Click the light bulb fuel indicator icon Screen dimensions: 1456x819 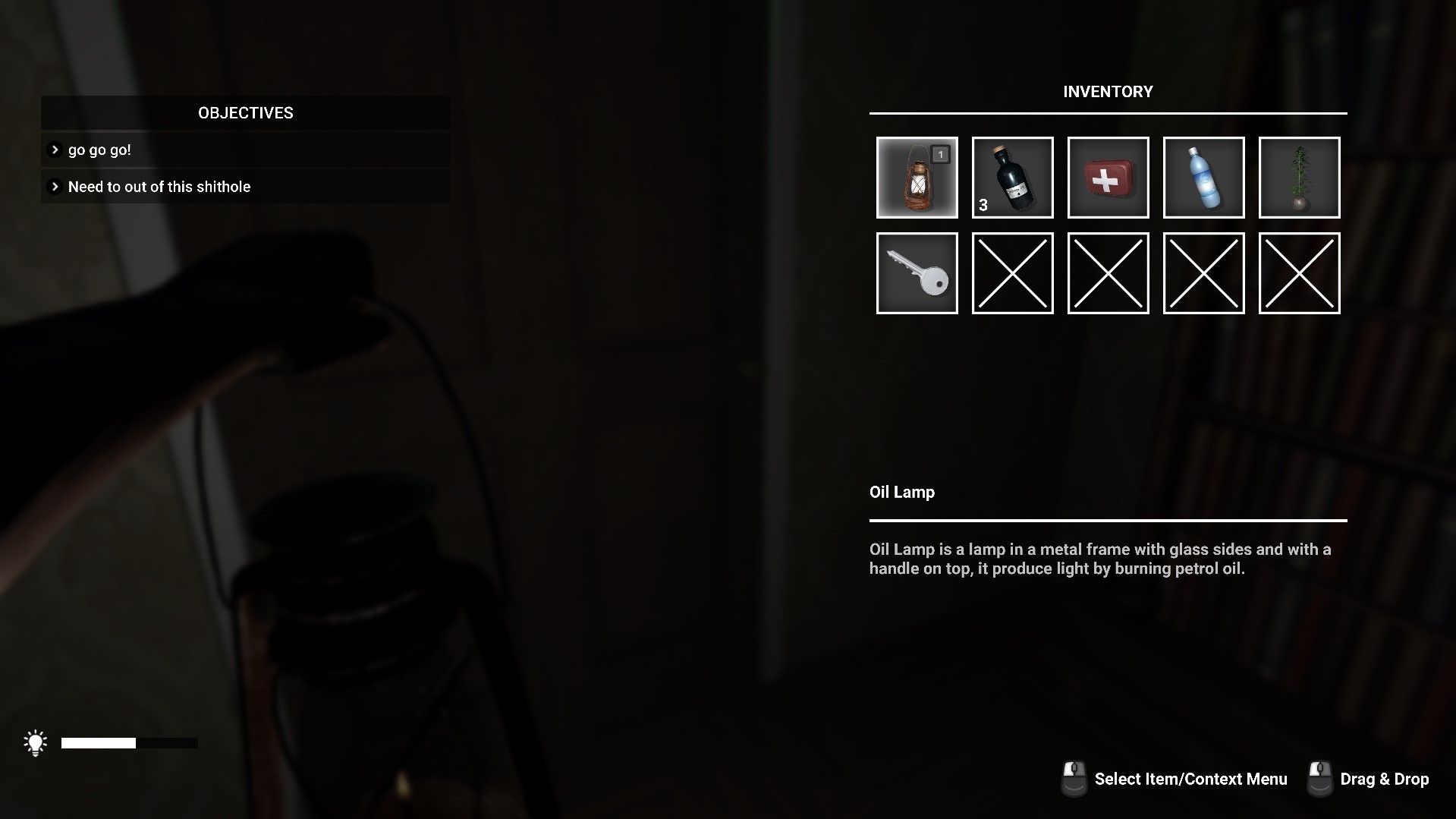click(35, 742)
